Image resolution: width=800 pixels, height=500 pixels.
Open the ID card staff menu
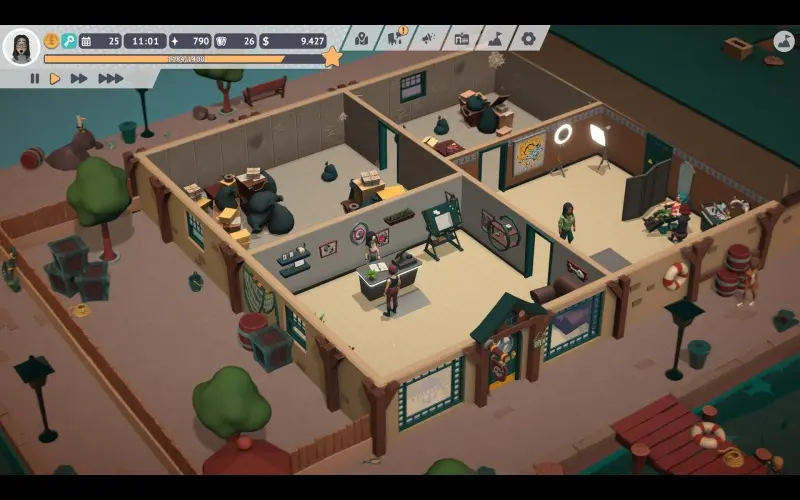pos(461,39)
